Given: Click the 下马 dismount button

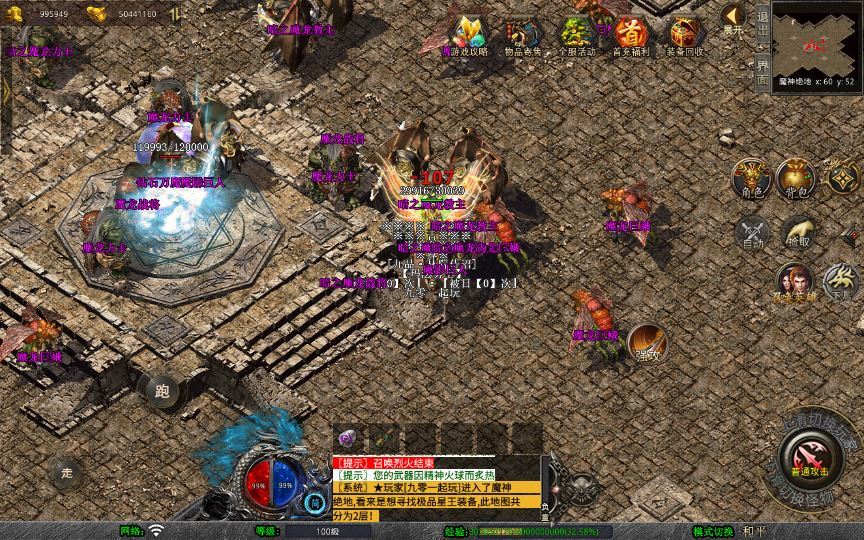Looking at the screenshot, I should click(840, 282).
